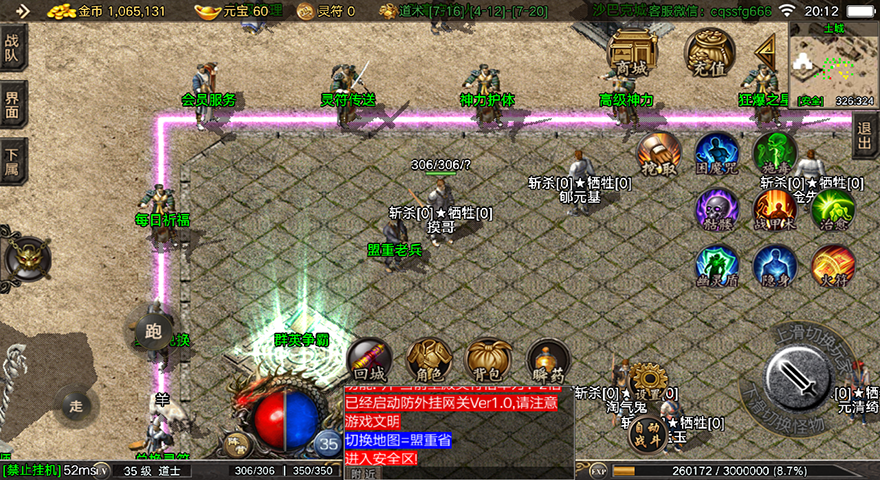Tap the 回城 return-to-town button
Viewport: 880px width, 480px height.
pyautogui.click(x=367, y=360)
